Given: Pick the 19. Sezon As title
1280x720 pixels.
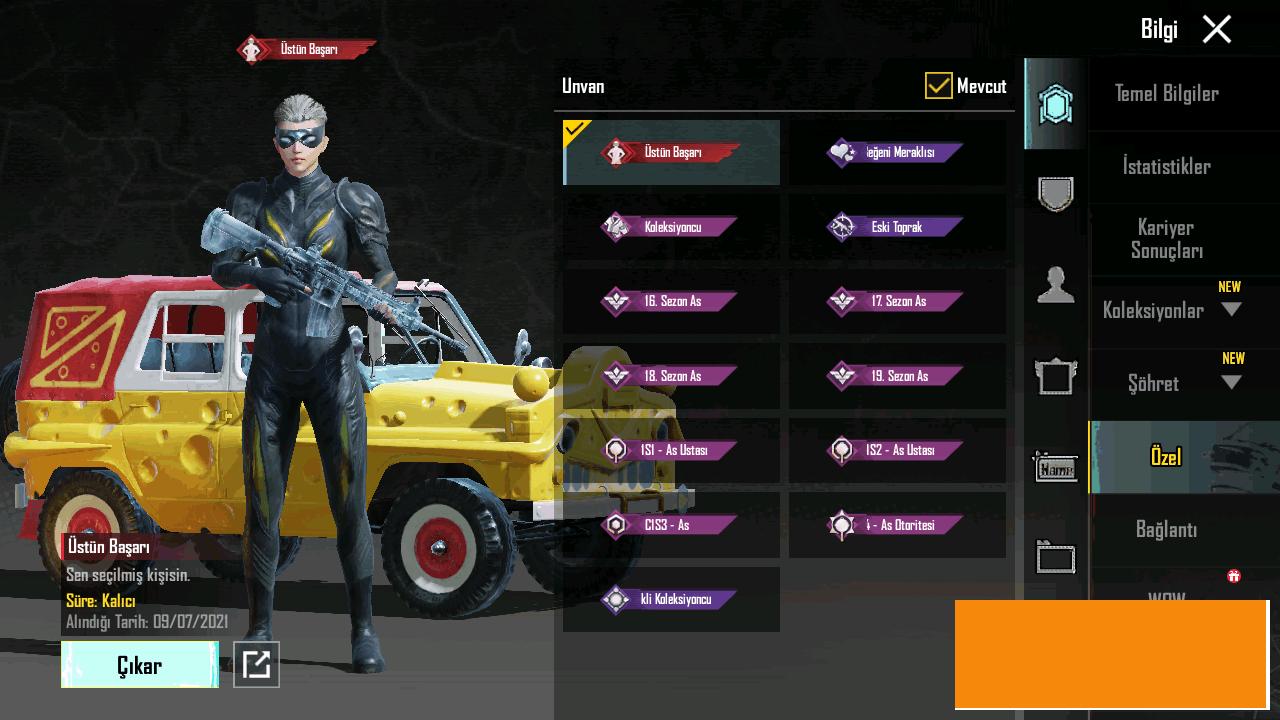Looking at the screenshot, I should pos(897,376).
